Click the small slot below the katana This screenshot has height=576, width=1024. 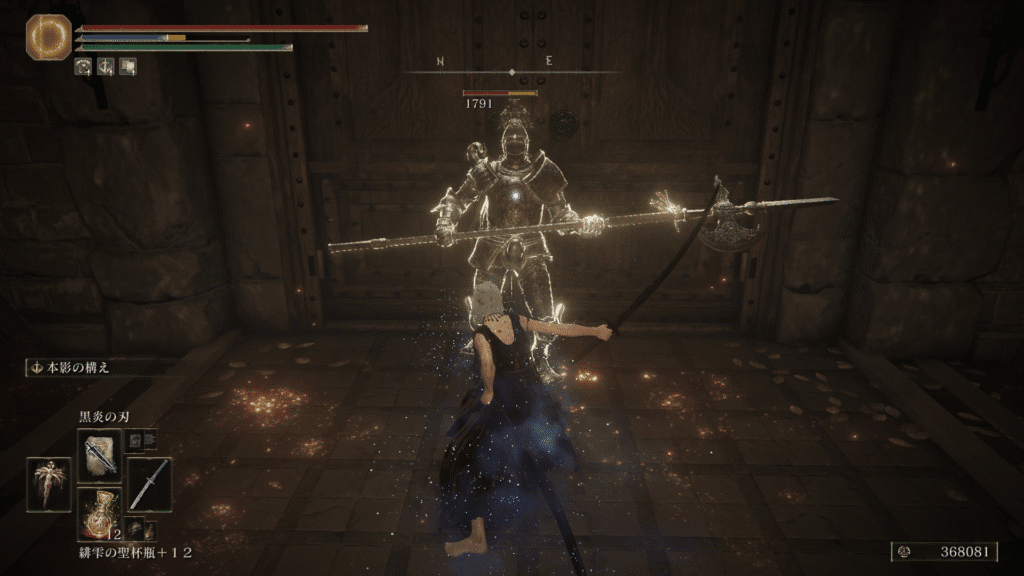[136, 529]
